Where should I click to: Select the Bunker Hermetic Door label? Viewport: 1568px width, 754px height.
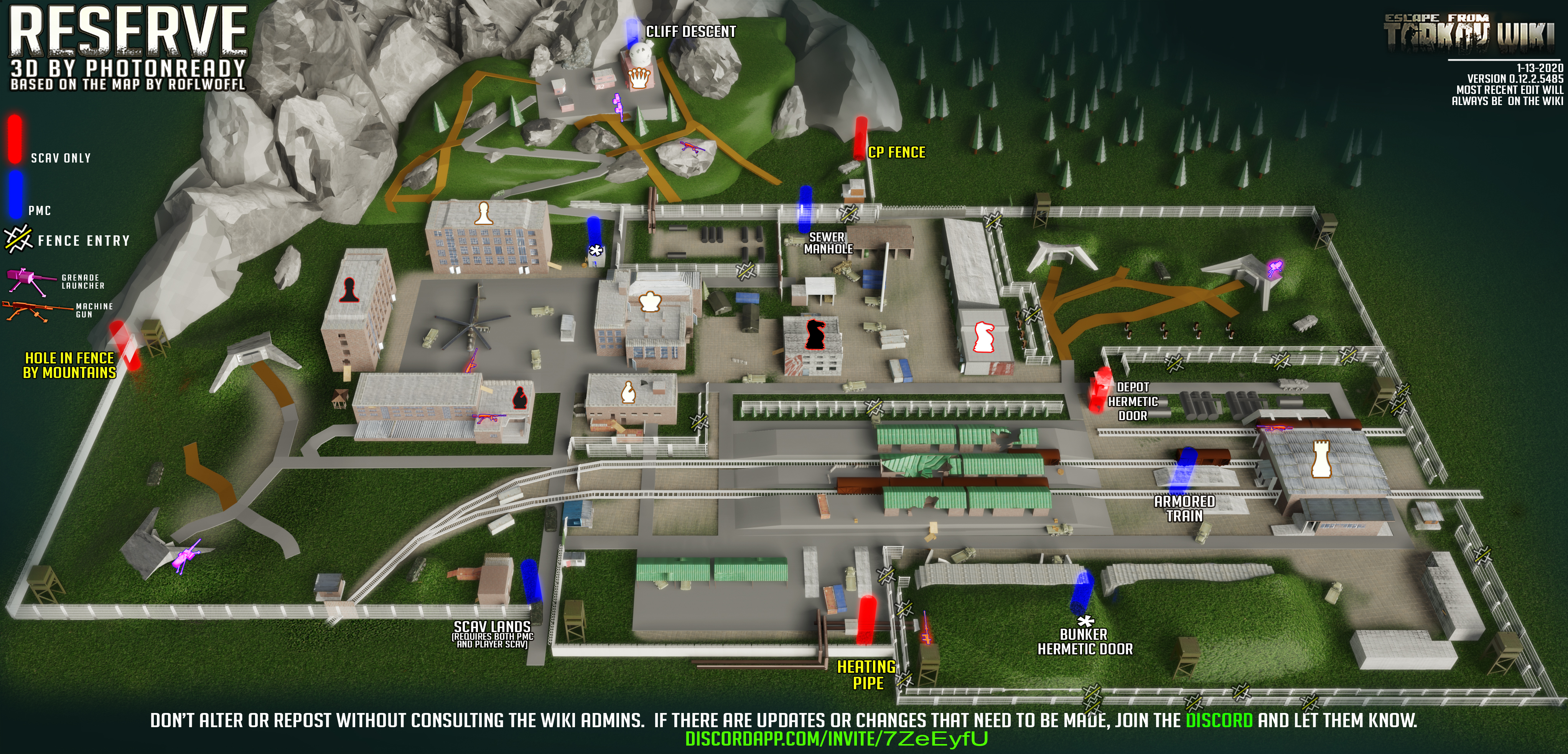[x=1085, y=642]
